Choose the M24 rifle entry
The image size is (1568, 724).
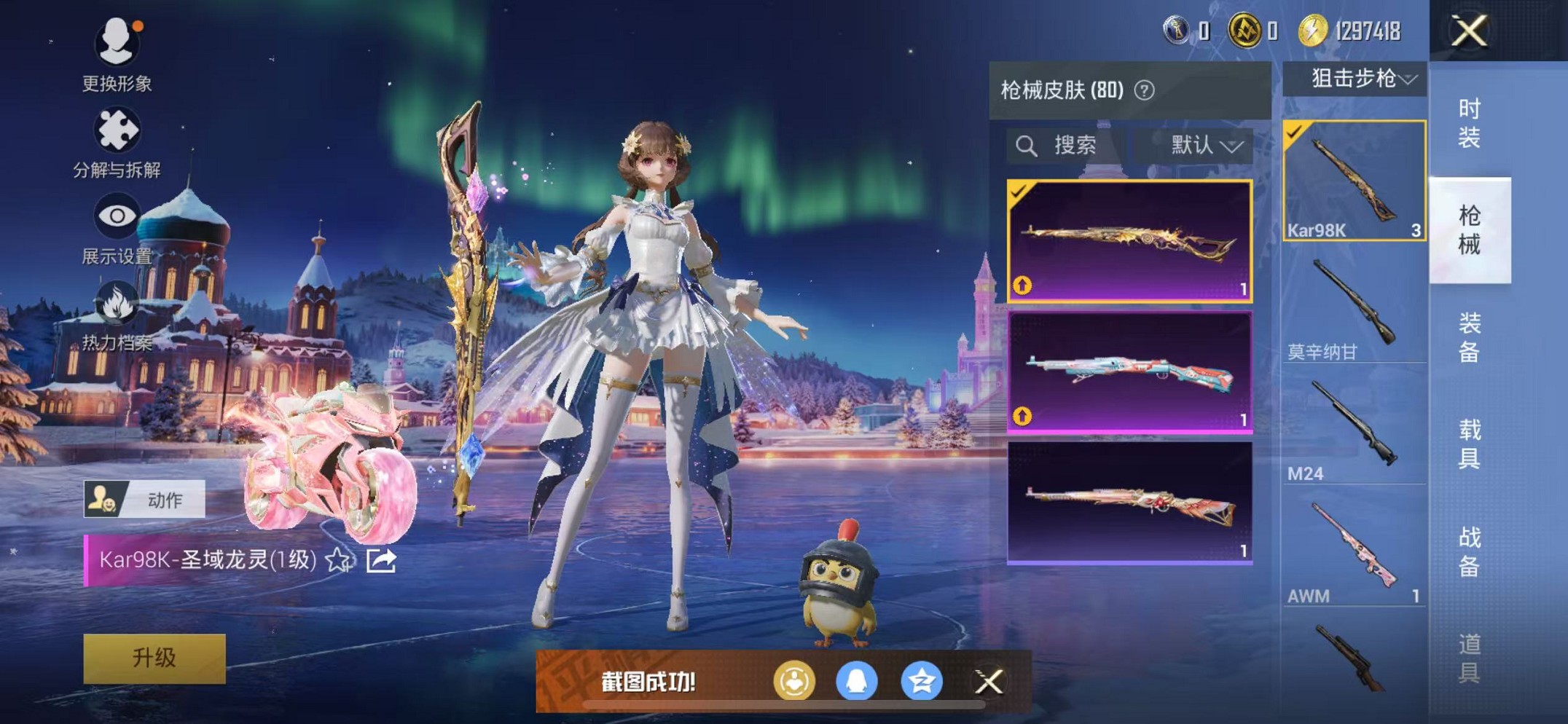tap(1354, 431)
